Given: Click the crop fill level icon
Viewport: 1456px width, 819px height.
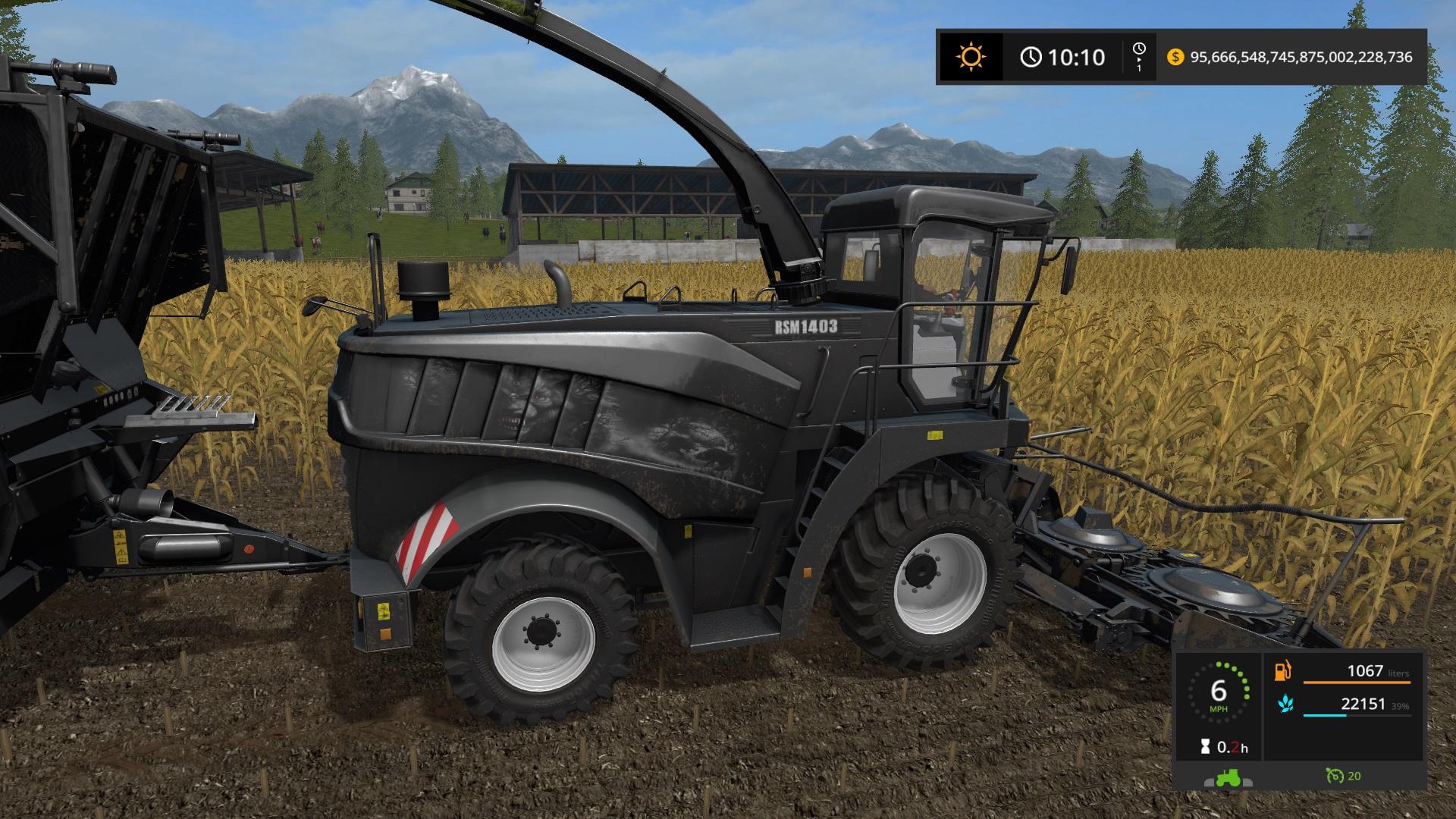Looking at the screenshot, I should point(1284,704).
